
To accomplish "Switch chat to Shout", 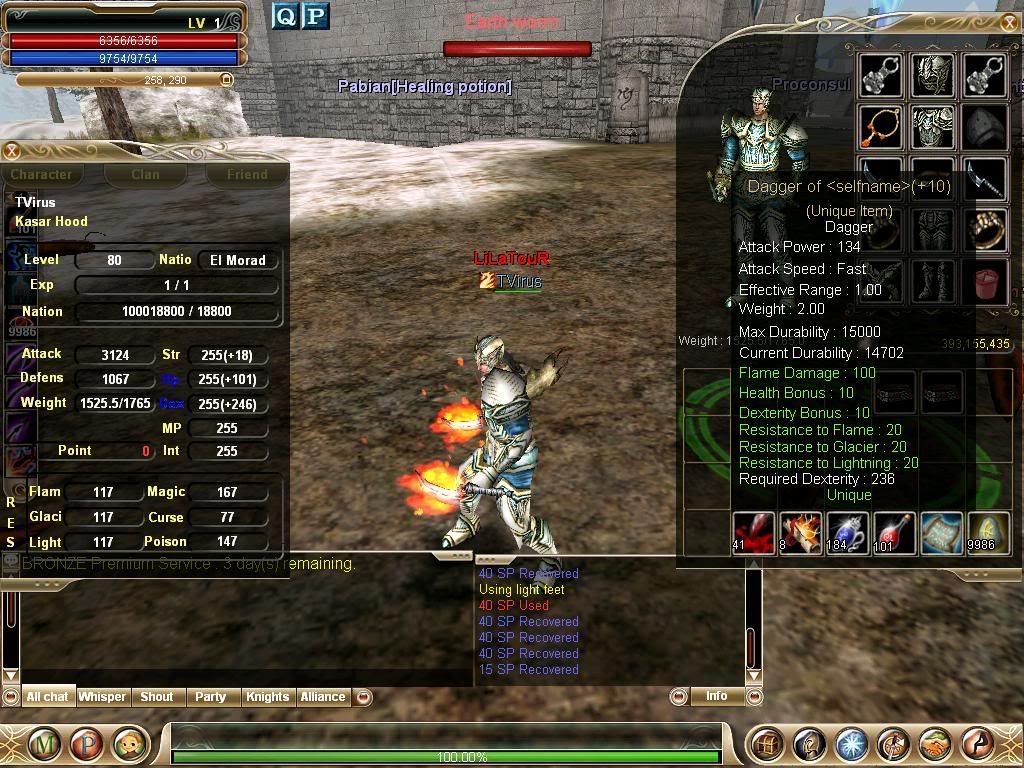I will point(156,697).
